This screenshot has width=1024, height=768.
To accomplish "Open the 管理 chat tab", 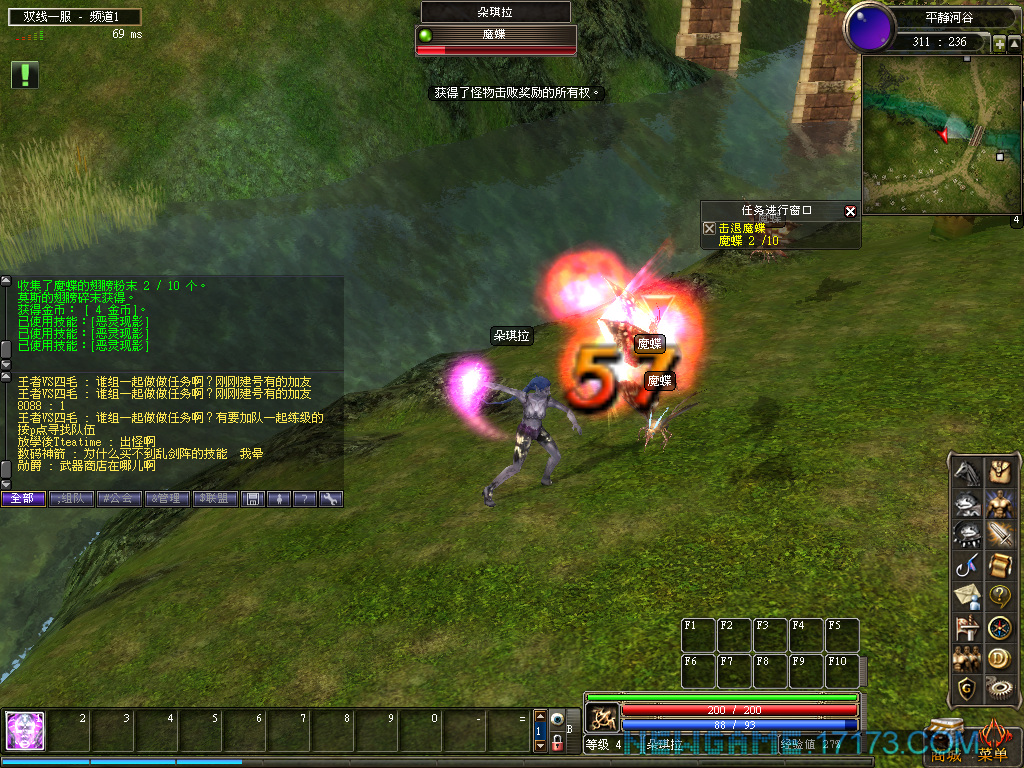I will coord(166,498).
